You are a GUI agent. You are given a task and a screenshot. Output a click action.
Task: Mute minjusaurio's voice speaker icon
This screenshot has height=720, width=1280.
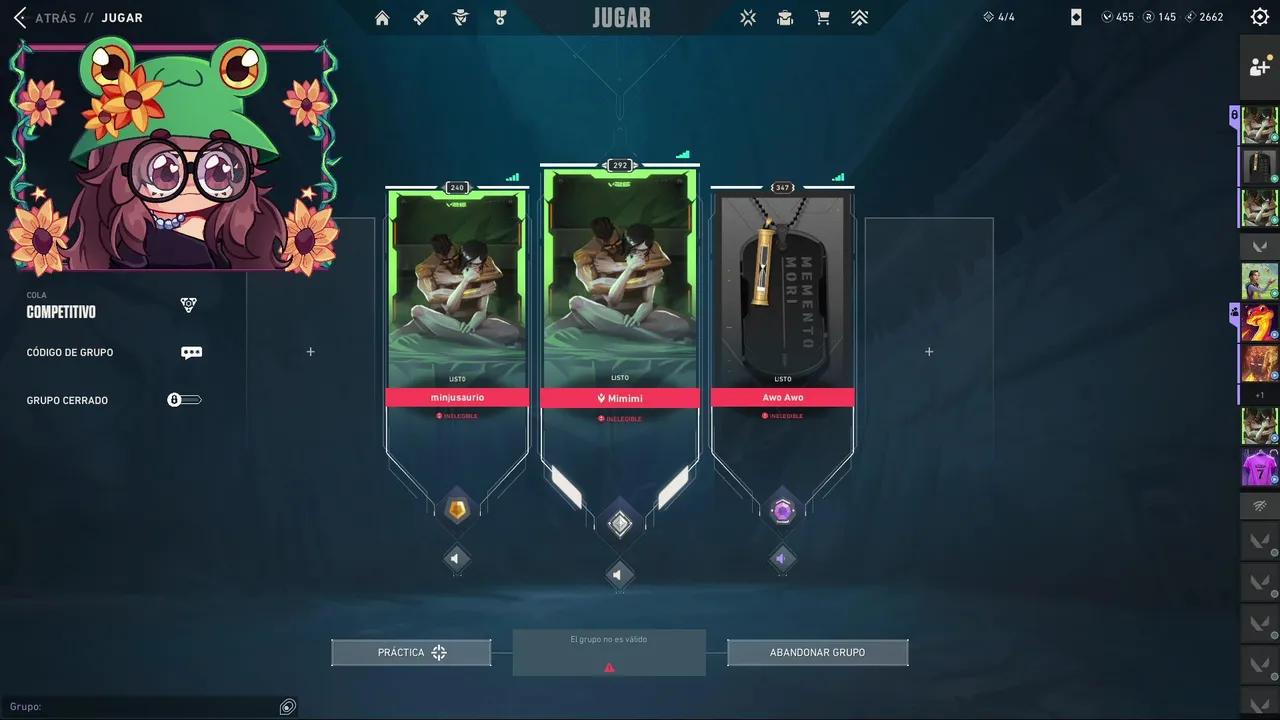point(457,558)
